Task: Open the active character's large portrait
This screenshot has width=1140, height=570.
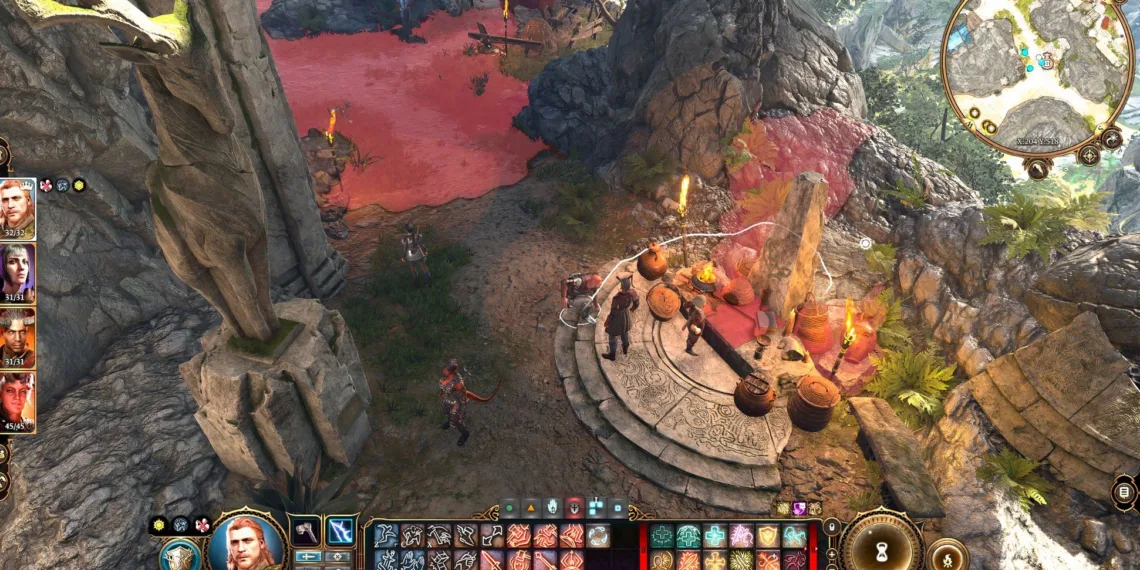Action: 245,545
